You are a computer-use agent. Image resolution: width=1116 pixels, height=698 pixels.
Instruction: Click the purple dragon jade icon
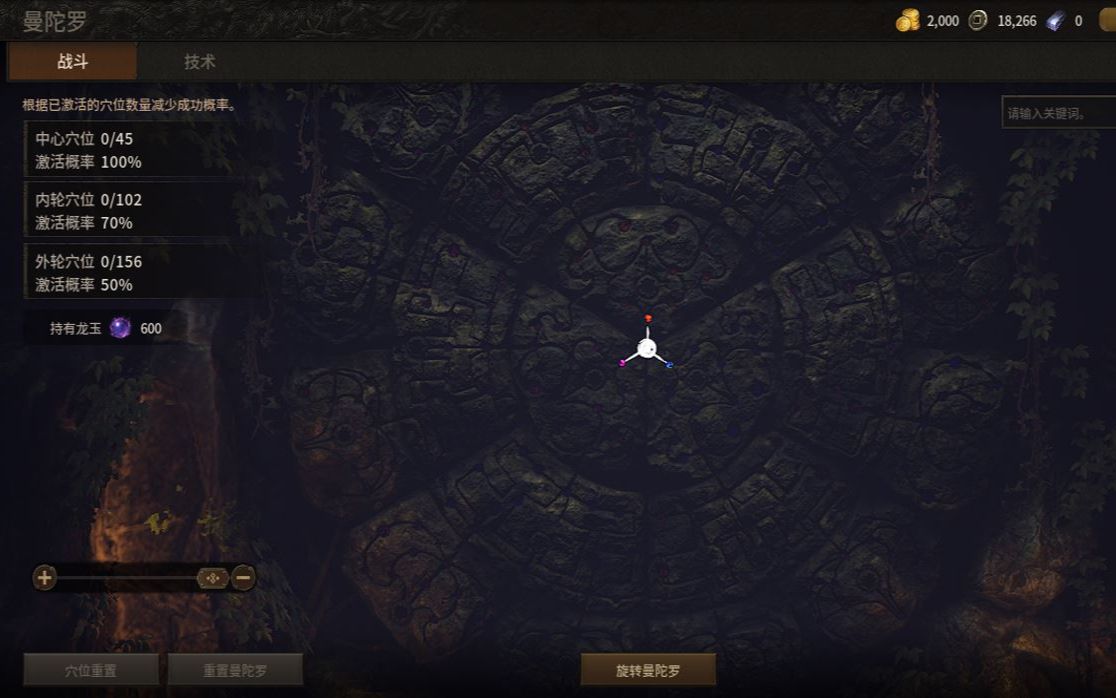tap(120, 328)
